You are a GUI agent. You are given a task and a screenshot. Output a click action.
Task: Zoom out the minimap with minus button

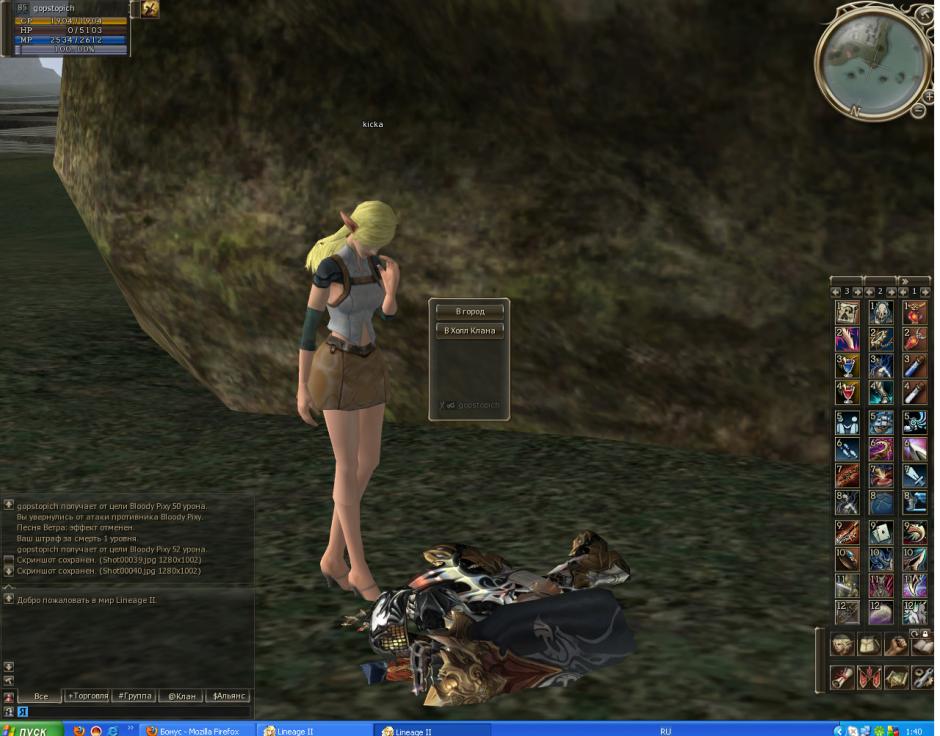click(x=919, y=110)
